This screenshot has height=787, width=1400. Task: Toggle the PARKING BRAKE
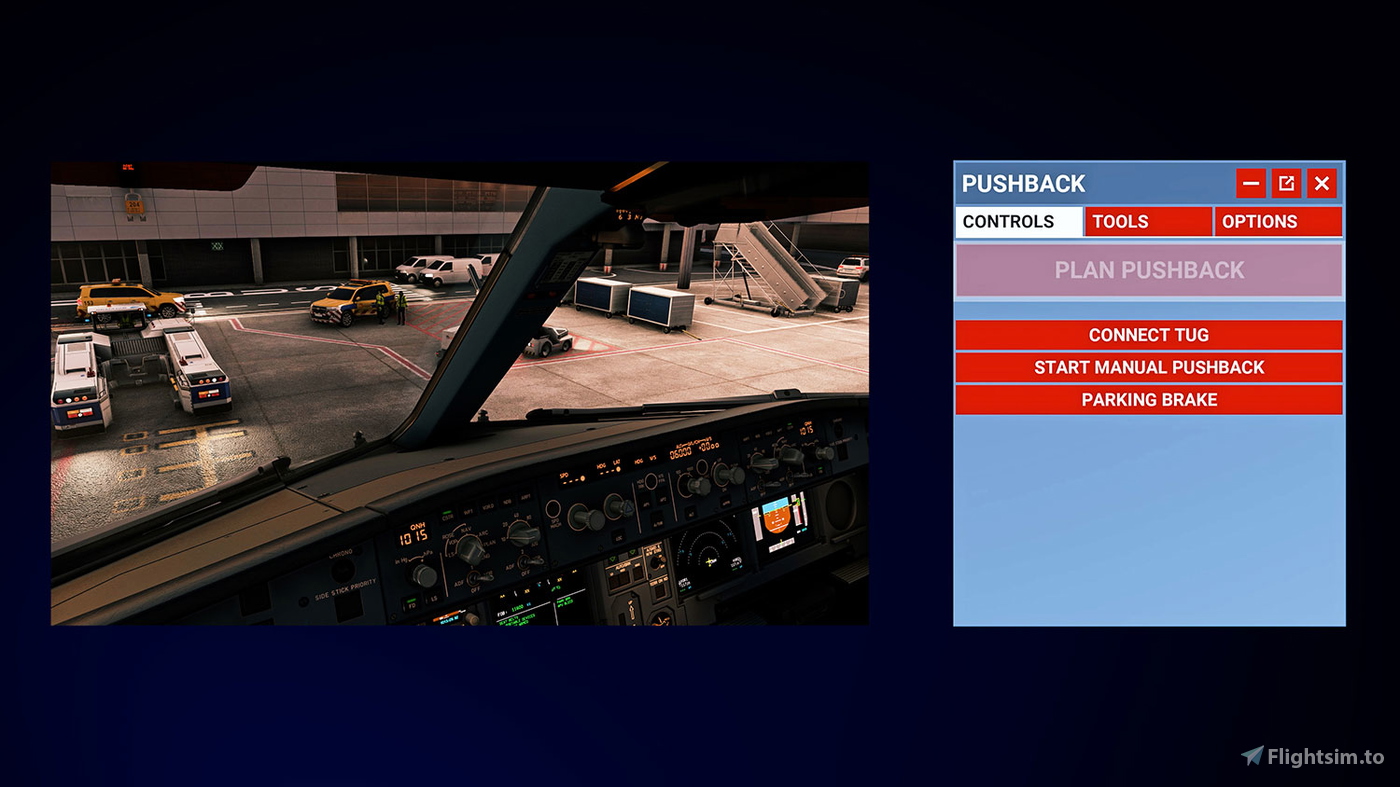pos(1148,399)
